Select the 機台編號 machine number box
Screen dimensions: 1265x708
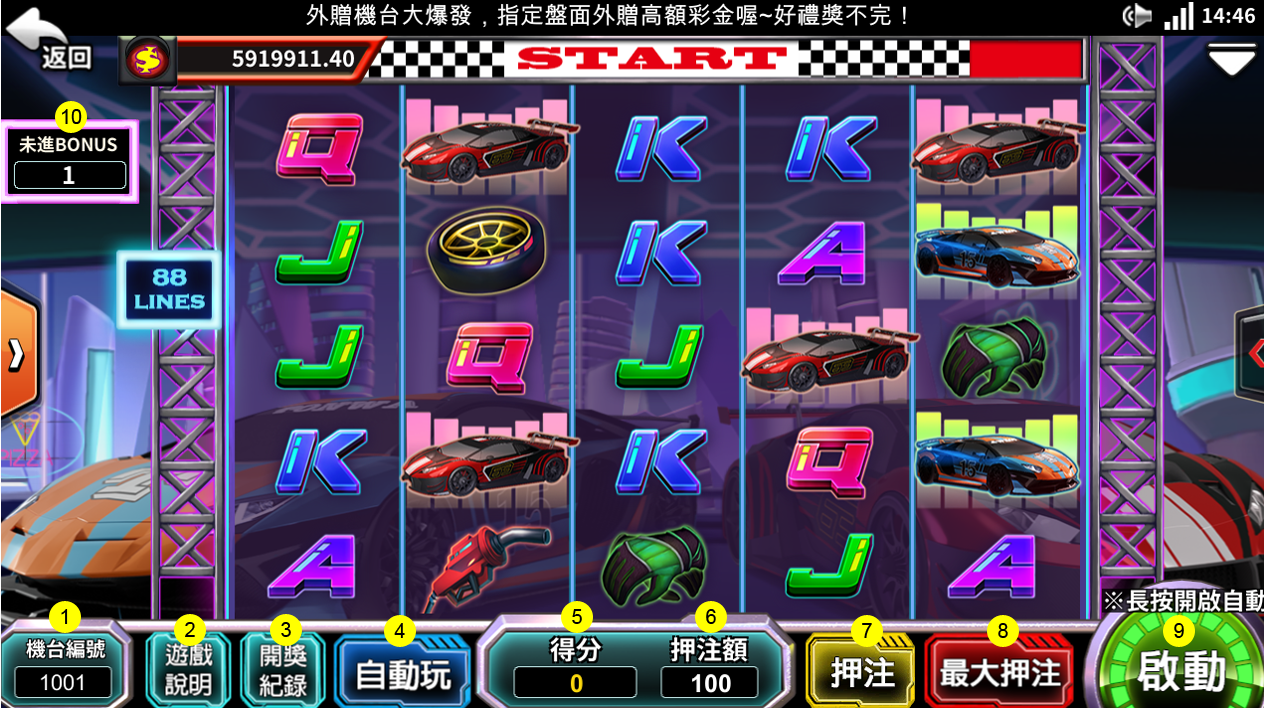pos(64,667)
